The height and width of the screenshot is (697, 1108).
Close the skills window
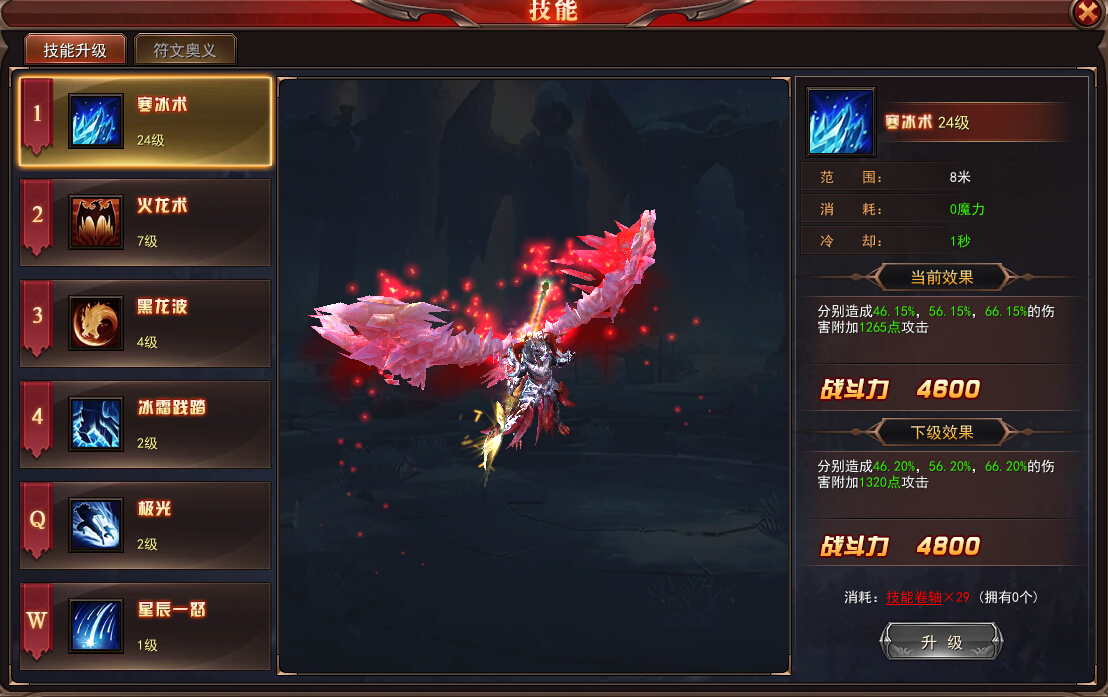click(x=1086, y=12)
